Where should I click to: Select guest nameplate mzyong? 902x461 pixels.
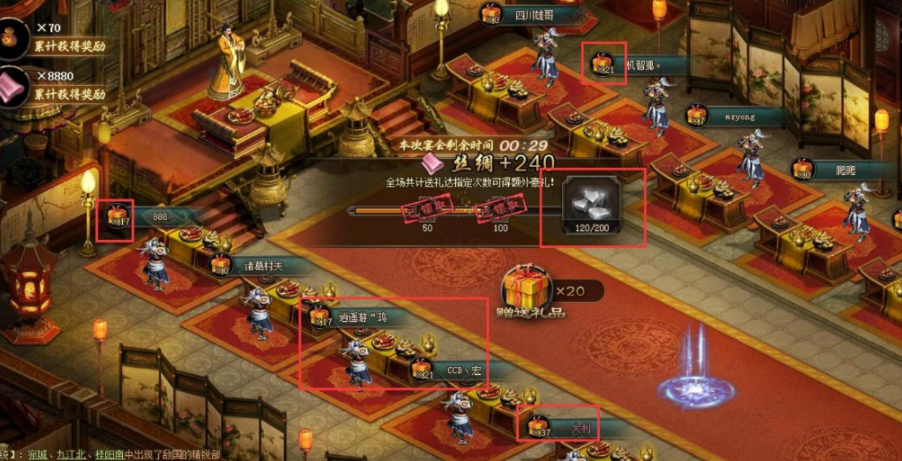pyautogui.click(x=742, y=116)
